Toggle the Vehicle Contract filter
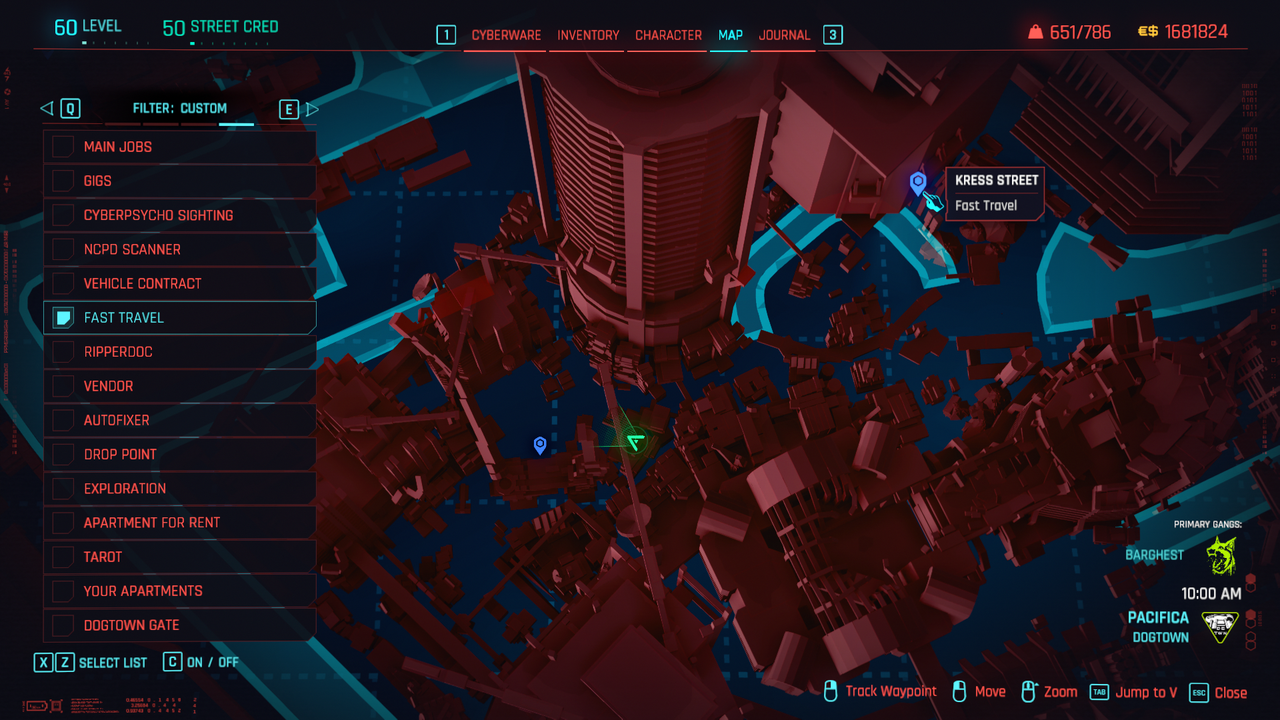1280x720 pixels. [x=64, y=283]
